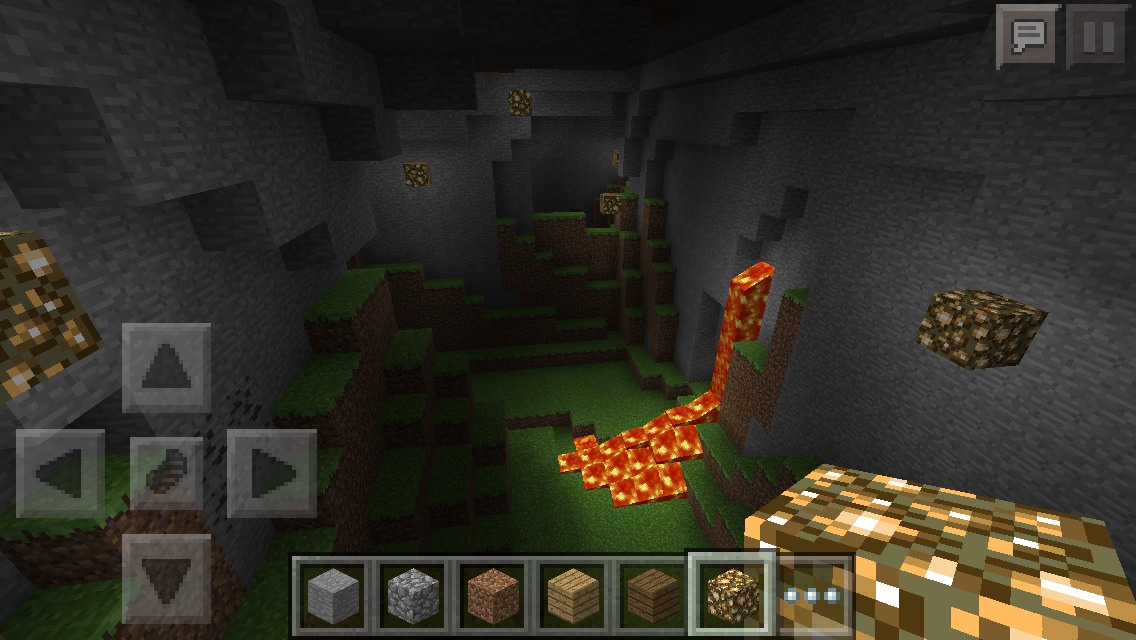This screenshot has height=640, width=1136.
Task: Select the glowstone hotbar slot
Action: (x=732, y=595)
